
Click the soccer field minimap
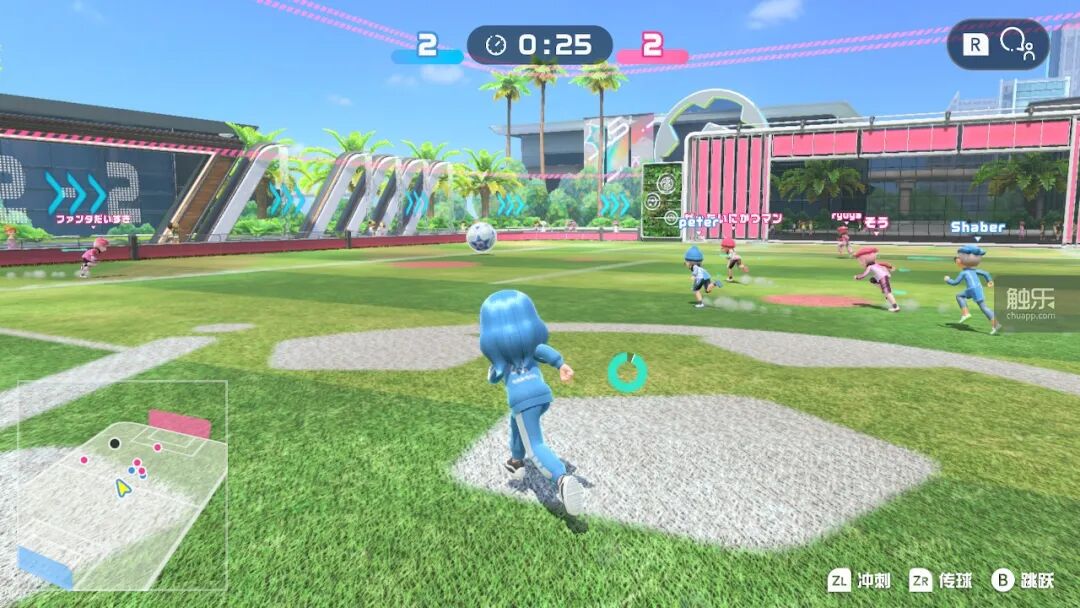click(x=122, y=486)
